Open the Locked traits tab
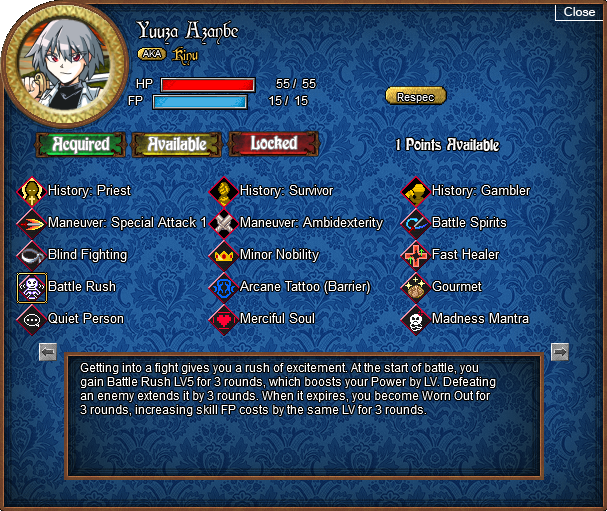 [x=273, y=144]
